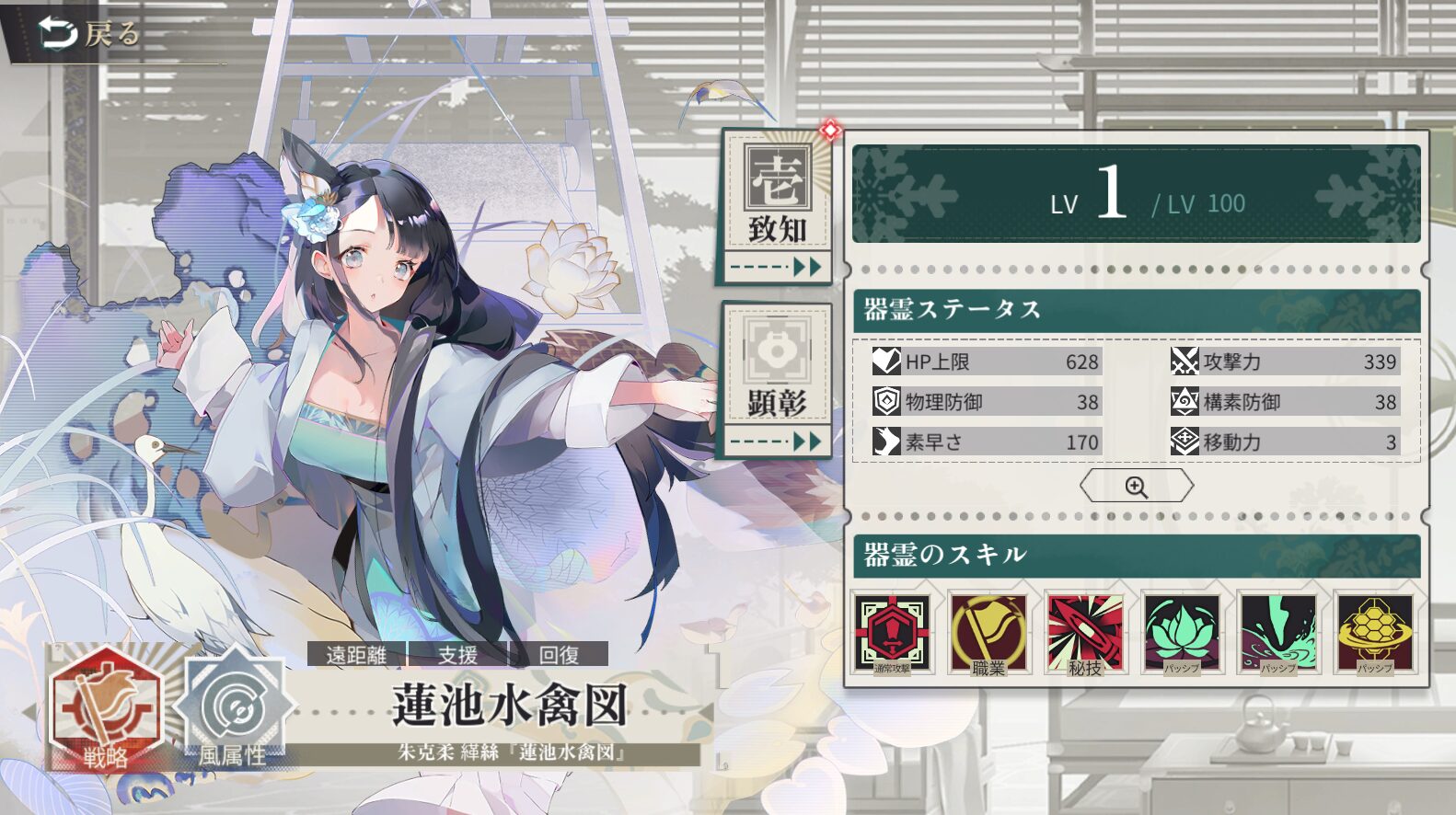
Task: Show detailed stats with the magnifier button
Action: tap(1136, 486)
